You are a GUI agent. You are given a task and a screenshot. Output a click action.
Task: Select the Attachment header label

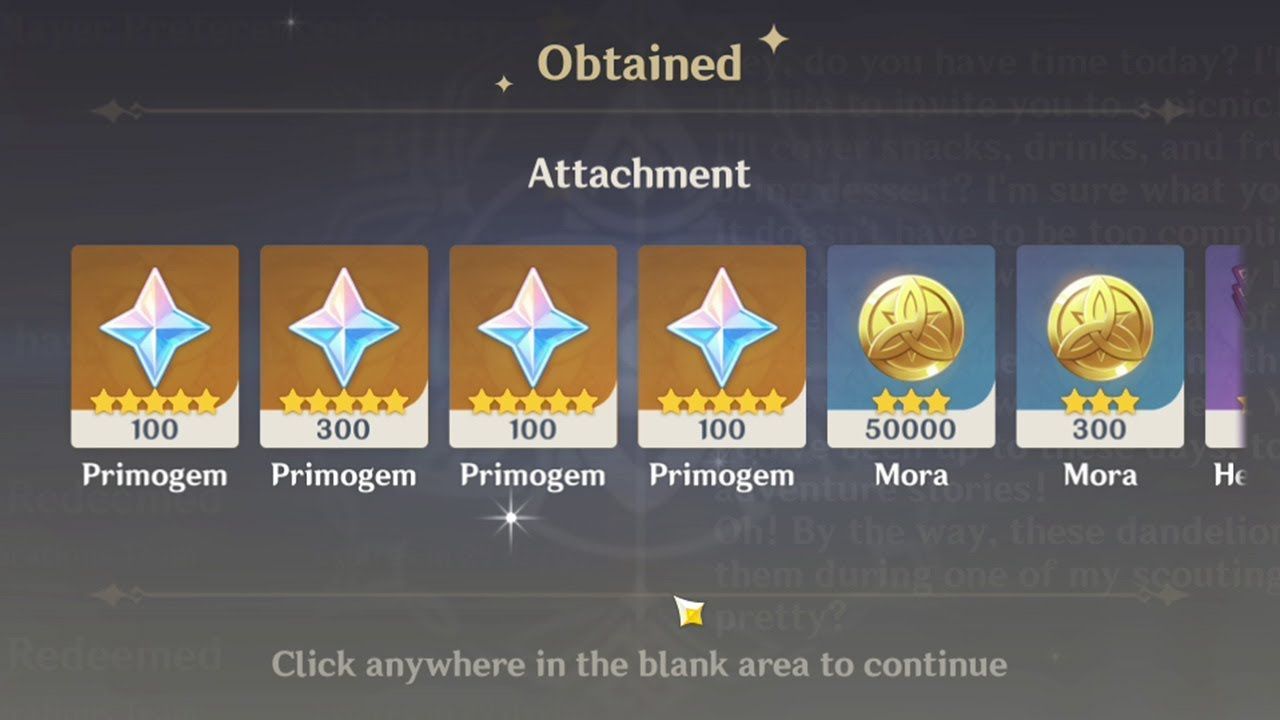point(639,173)
